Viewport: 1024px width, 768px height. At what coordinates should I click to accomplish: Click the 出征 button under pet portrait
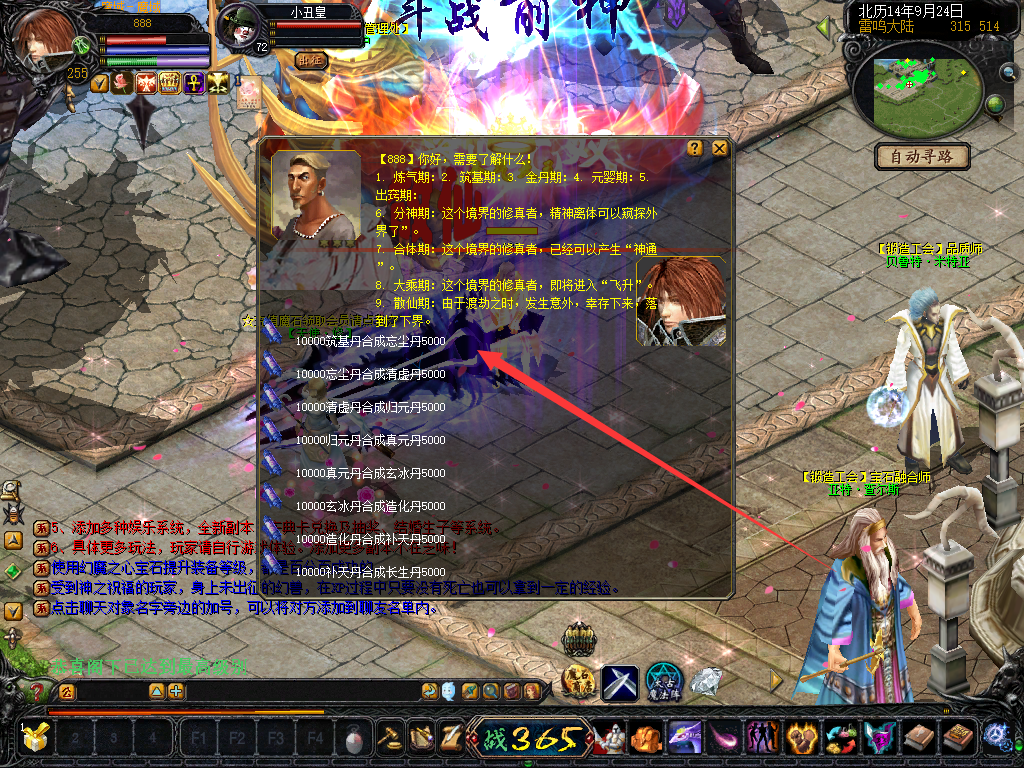pos(312,60)
